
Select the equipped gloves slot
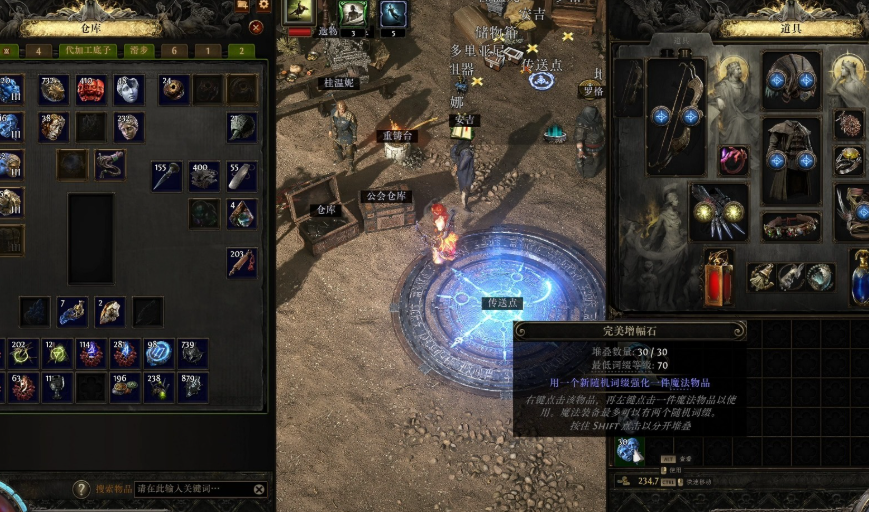pos(719,210)
